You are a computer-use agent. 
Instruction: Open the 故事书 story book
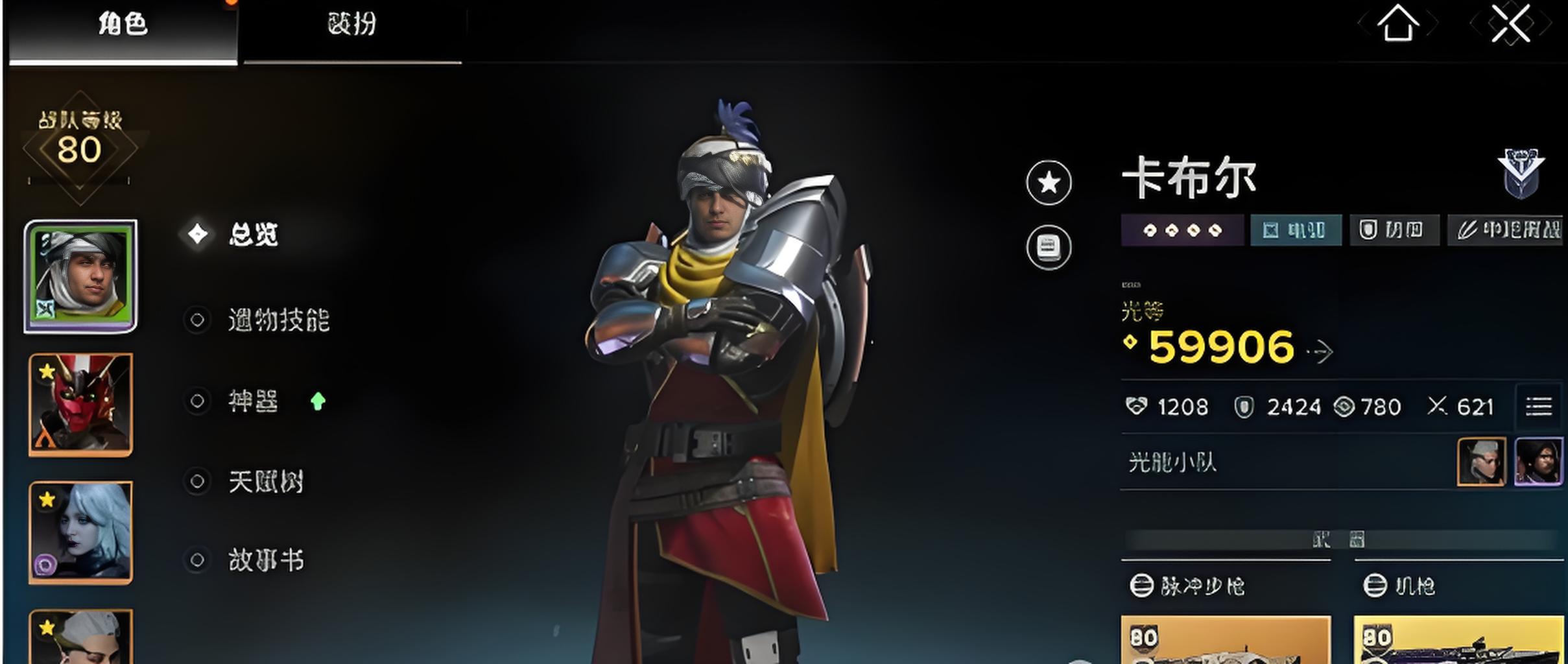pos(266,560)
